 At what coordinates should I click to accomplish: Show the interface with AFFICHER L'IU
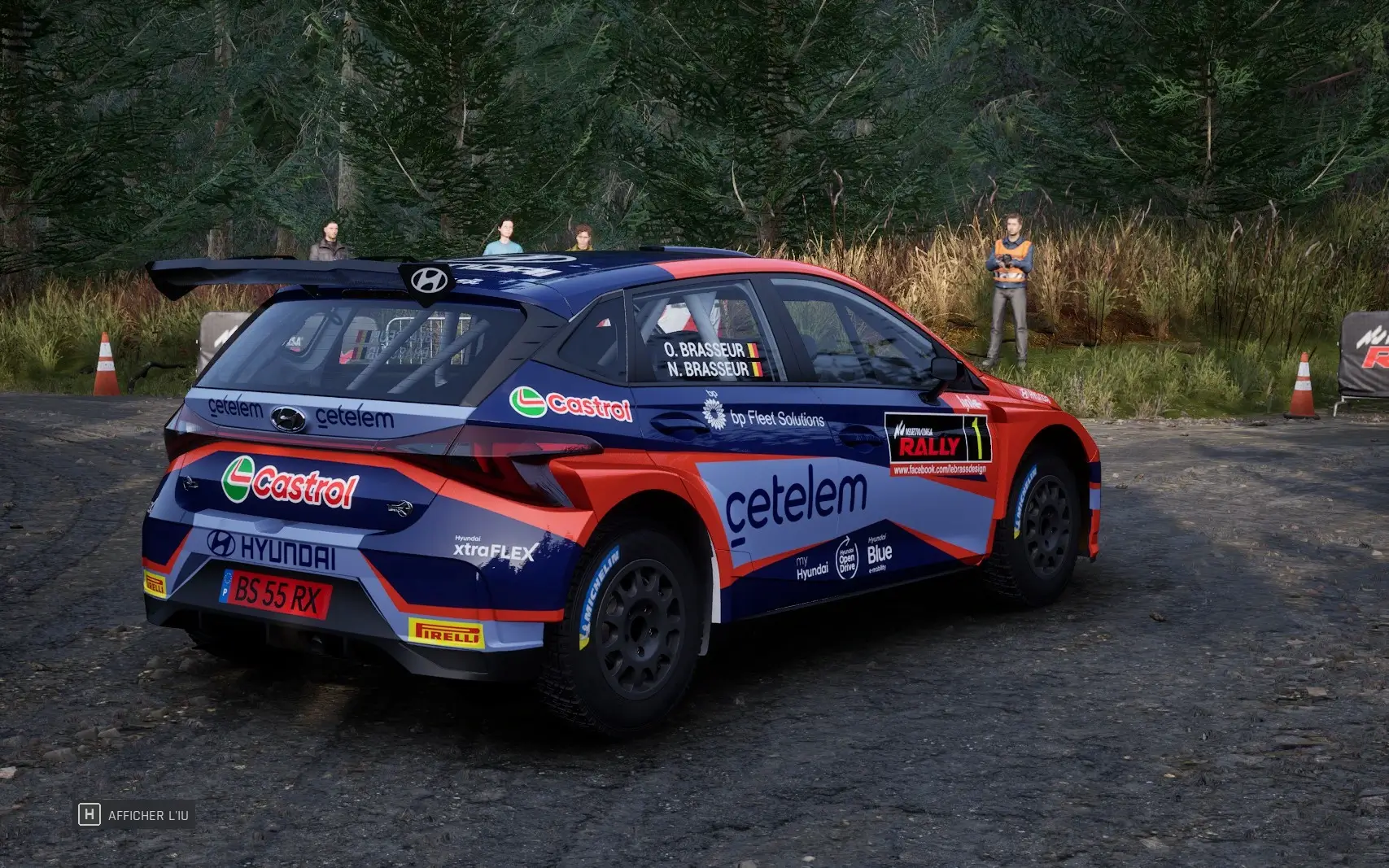pos(136,814)
